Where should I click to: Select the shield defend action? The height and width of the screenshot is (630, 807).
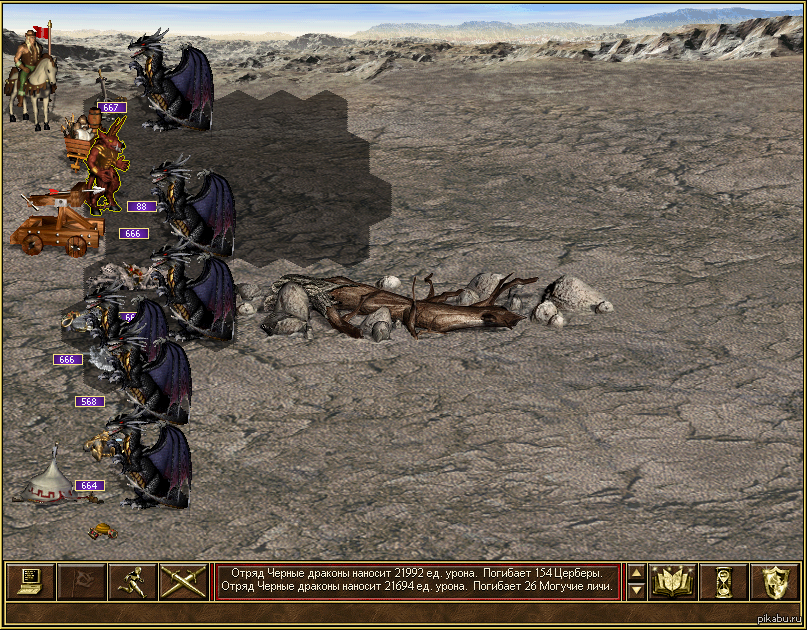coord(775,581)
